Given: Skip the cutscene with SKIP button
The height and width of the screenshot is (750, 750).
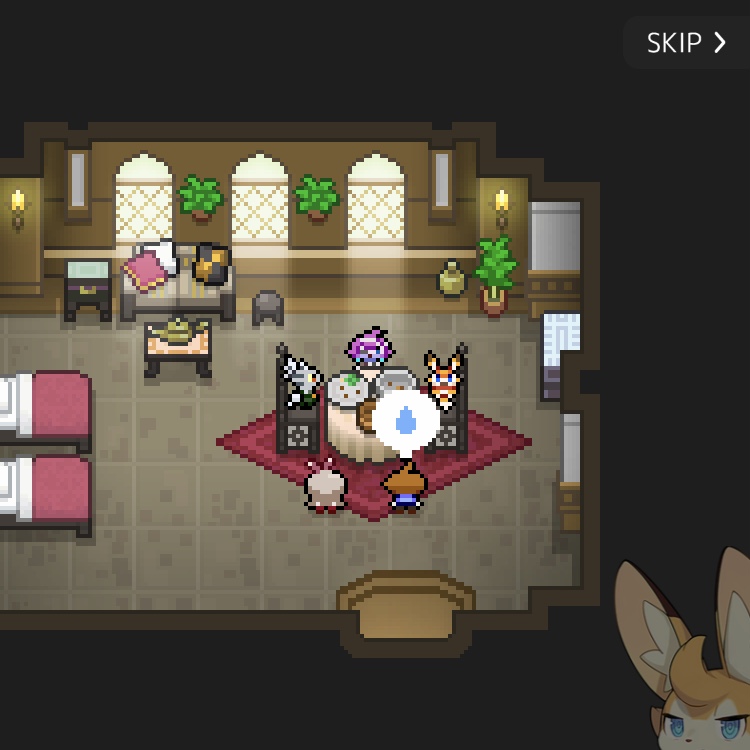Looking at the screenshot, I should coord(686,43).
